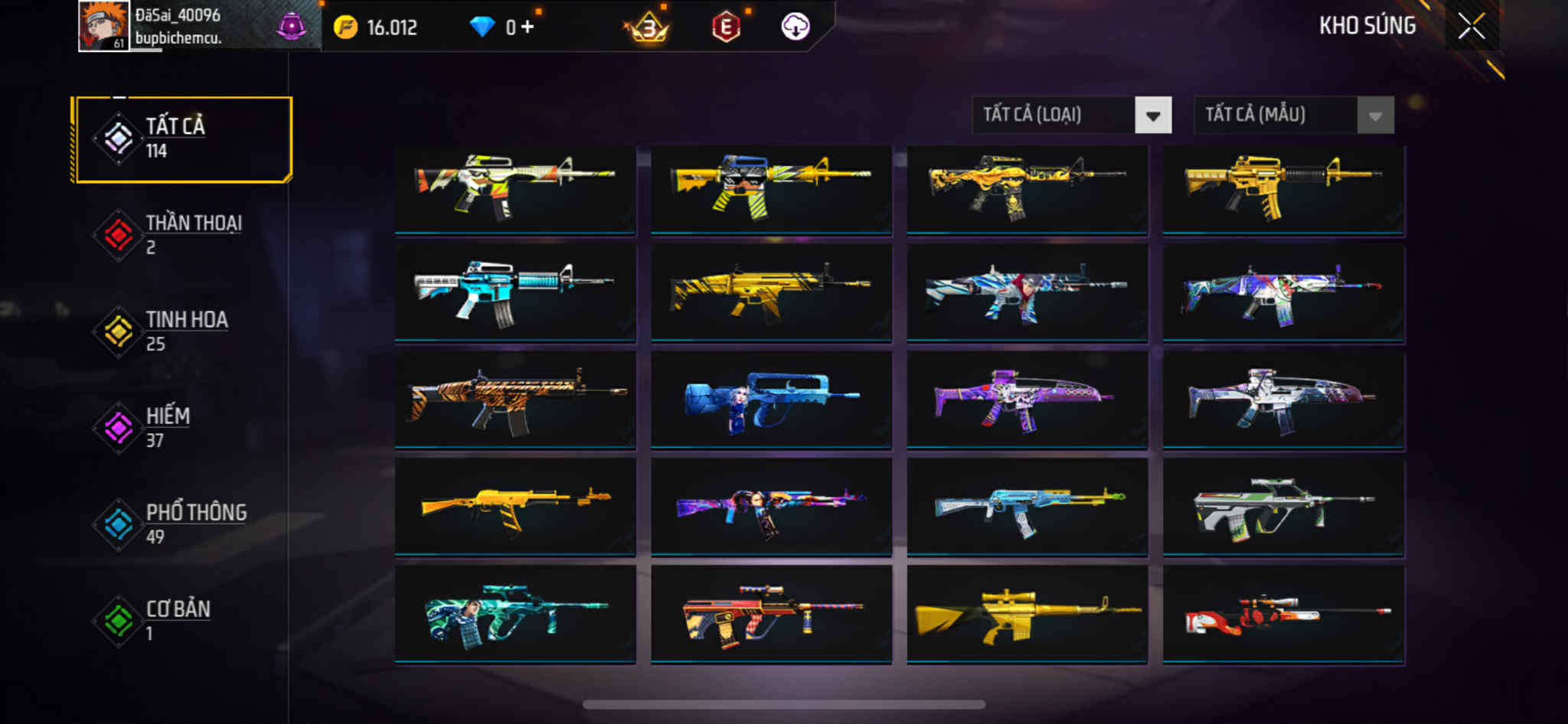Viewport: 1568px width, 724px height.
Task: Click the gold rank 3 crown badge
Action: pyautogui.click(x=648, y=28)
